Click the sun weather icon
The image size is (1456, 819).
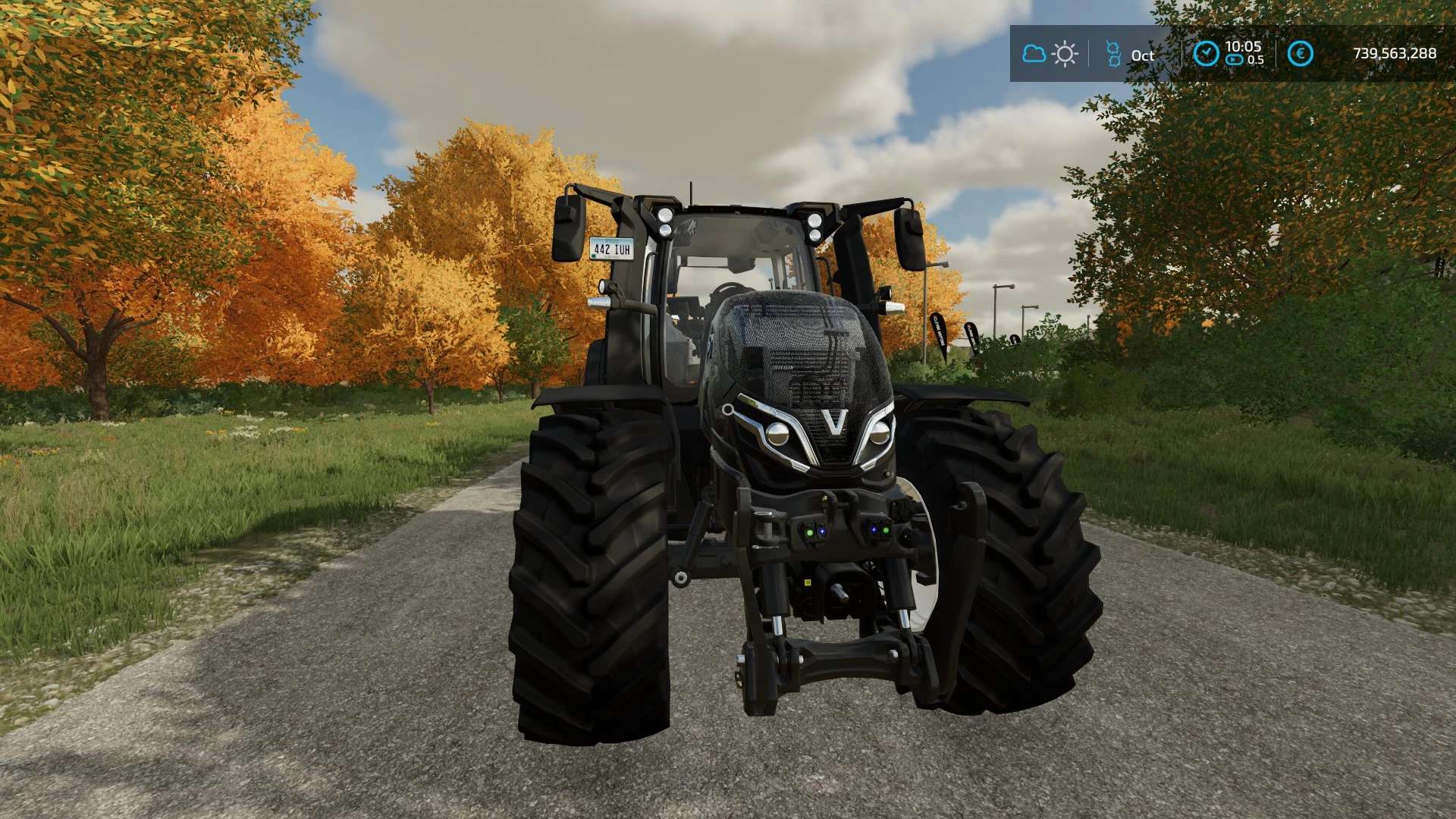1065,54
